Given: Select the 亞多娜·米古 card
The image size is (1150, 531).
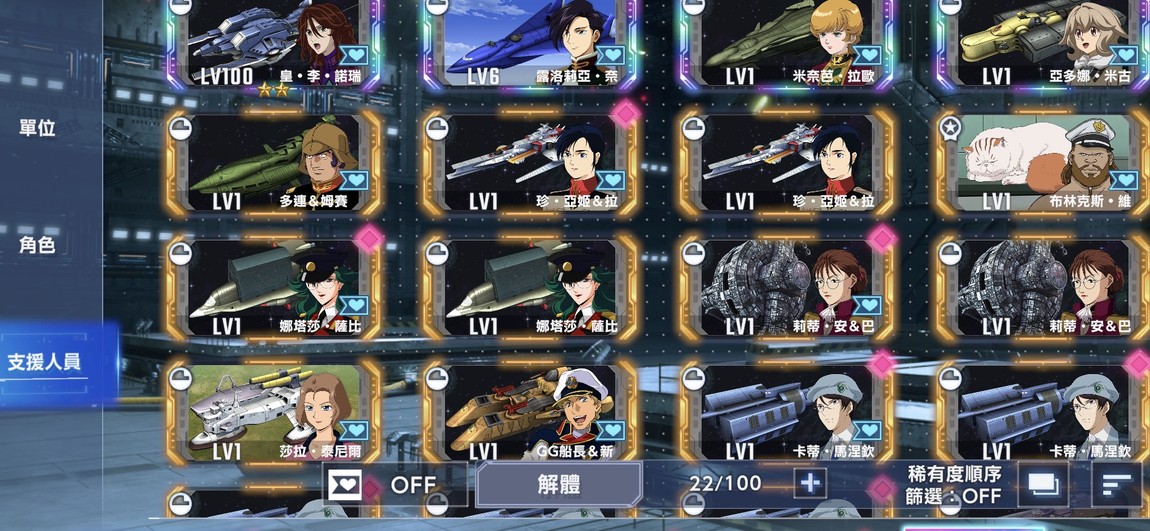Looking at the screenshot, I should coord(1040,43).
